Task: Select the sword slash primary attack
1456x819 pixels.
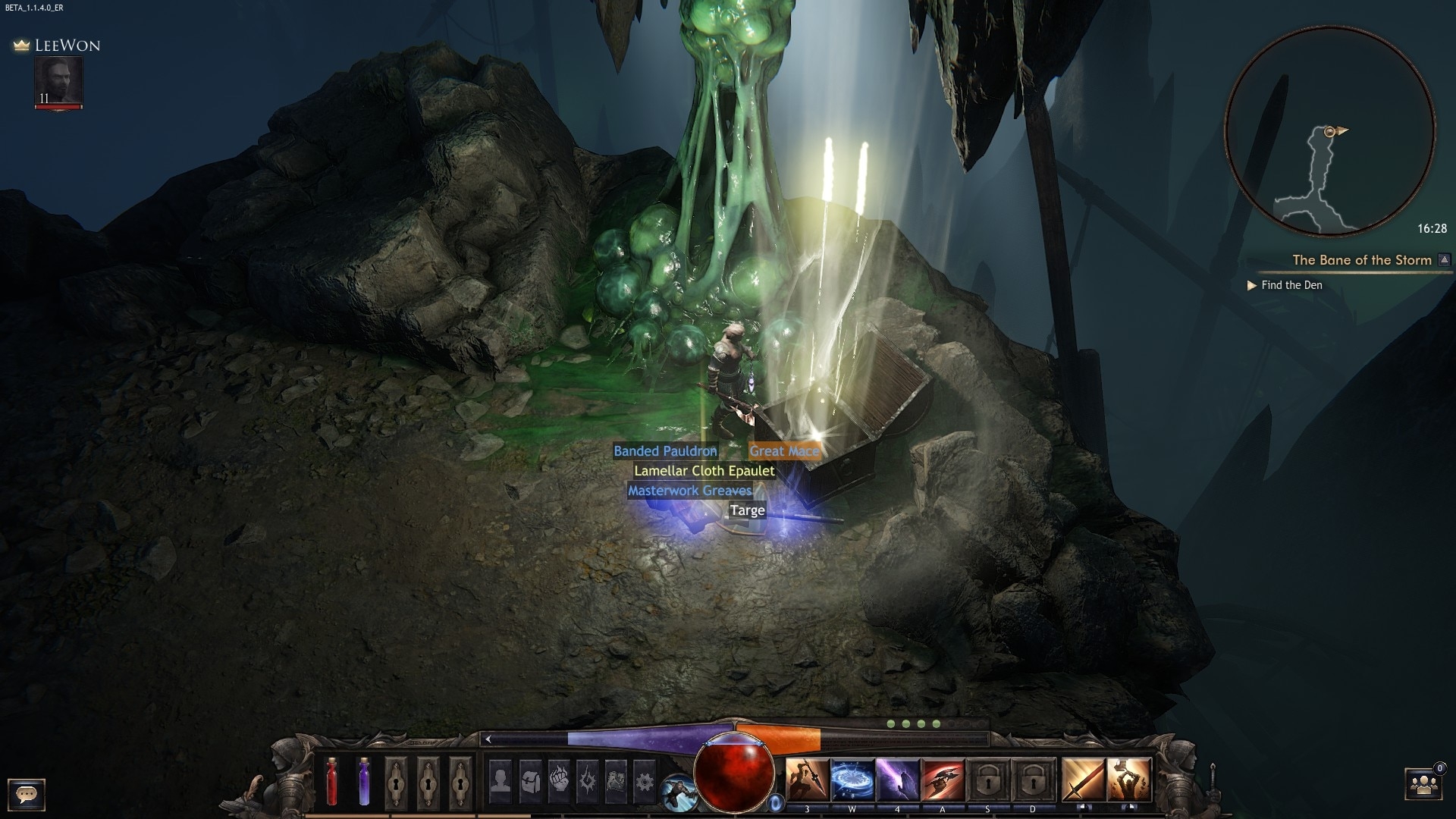Action: [1083, 780]
